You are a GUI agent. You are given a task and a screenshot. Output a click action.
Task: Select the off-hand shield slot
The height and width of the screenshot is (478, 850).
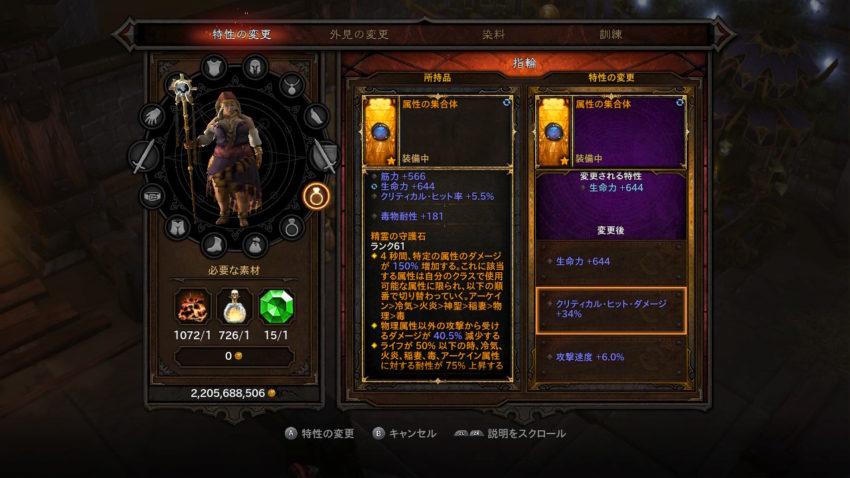point(324,156)
